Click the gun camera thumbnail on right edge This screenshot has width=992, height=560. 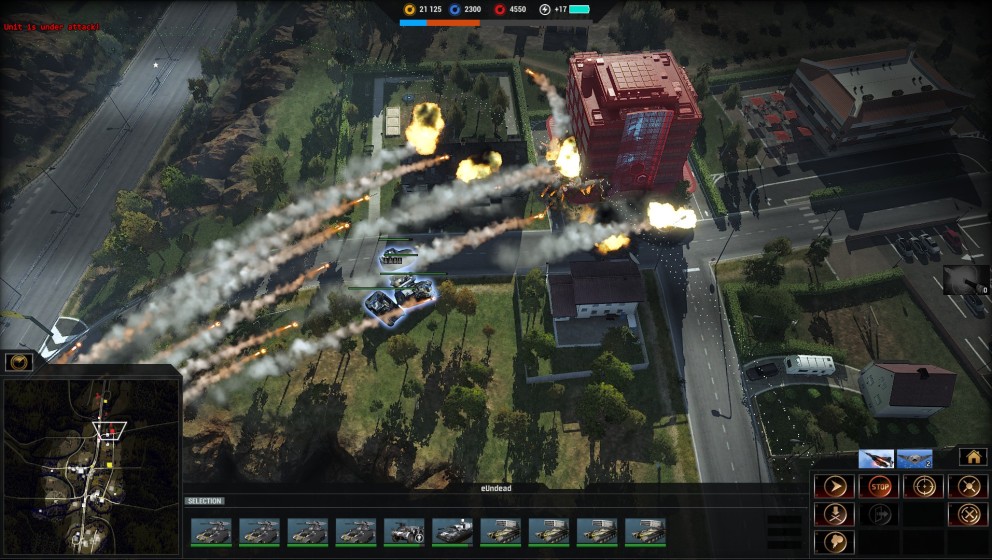tap(966, 279)
